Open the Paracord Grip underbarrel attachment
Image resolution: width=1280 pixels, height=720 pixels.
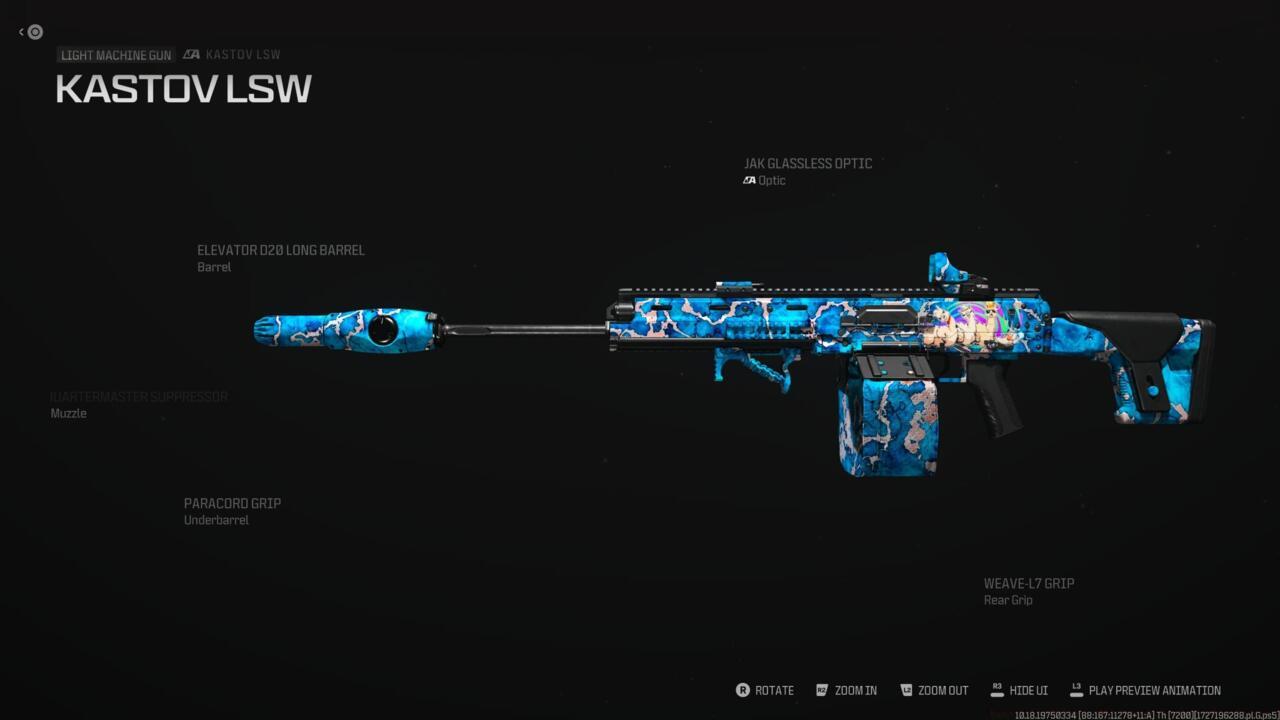232,504
